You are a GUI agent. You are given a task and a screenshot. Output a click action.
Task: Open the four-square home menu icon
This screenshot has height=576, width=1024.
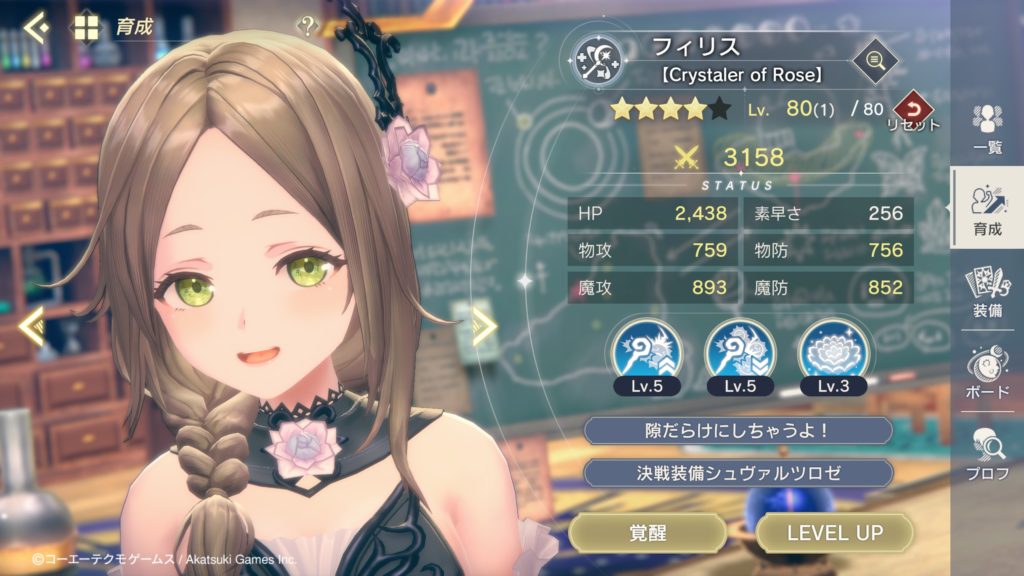pyautogui.click(x=85, y=26)
